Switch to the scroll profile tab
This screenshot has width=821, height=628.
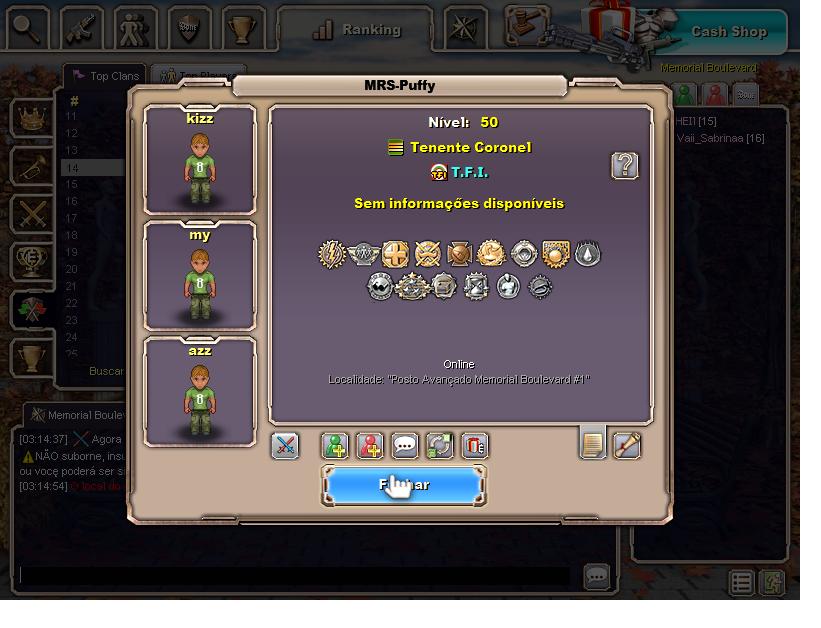(627, 443)
